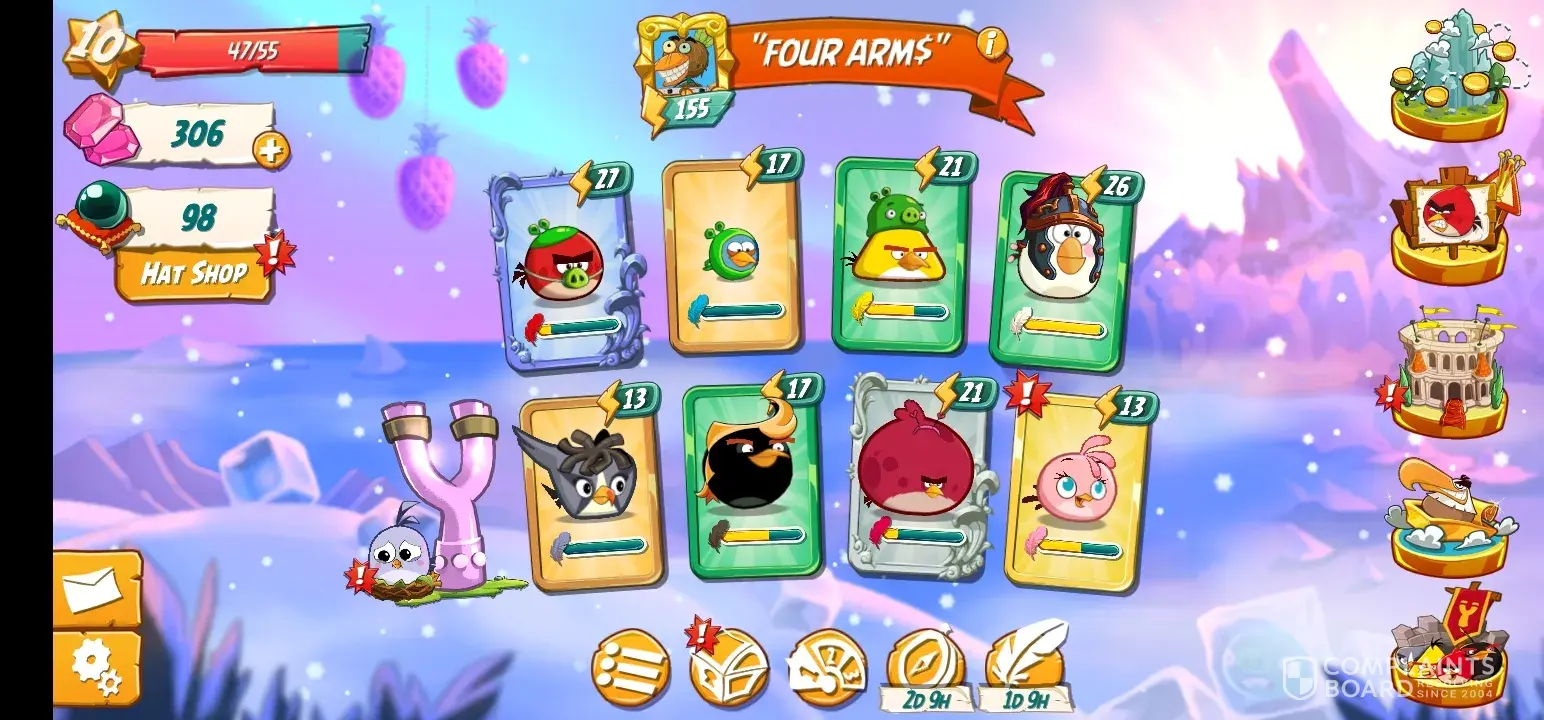Select the pink Stella bird card
This screenshot has height=720, width=1544.
(x=1076, y=490)
